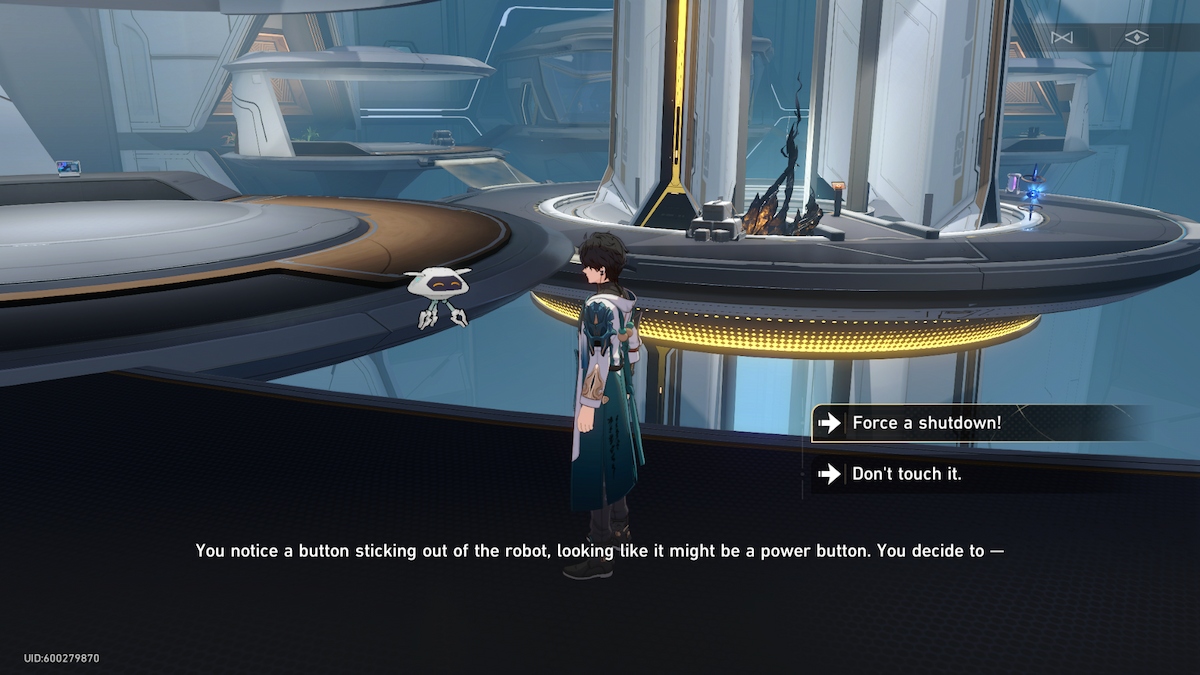Toggle the bowtie-shaped auto-play dialogue icon

1061,37
